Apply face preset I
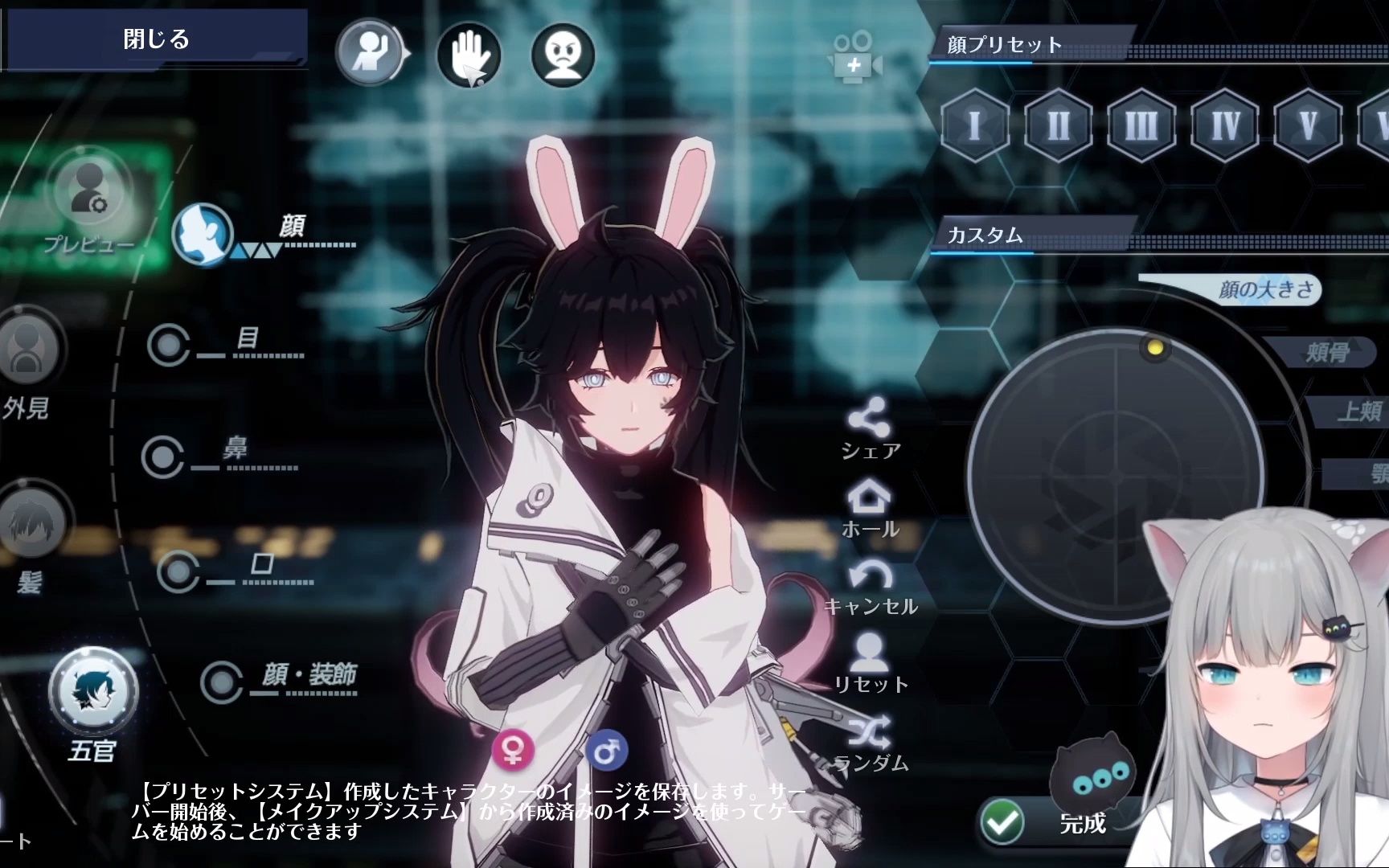Screen dimensions: 1389x868 975,125
